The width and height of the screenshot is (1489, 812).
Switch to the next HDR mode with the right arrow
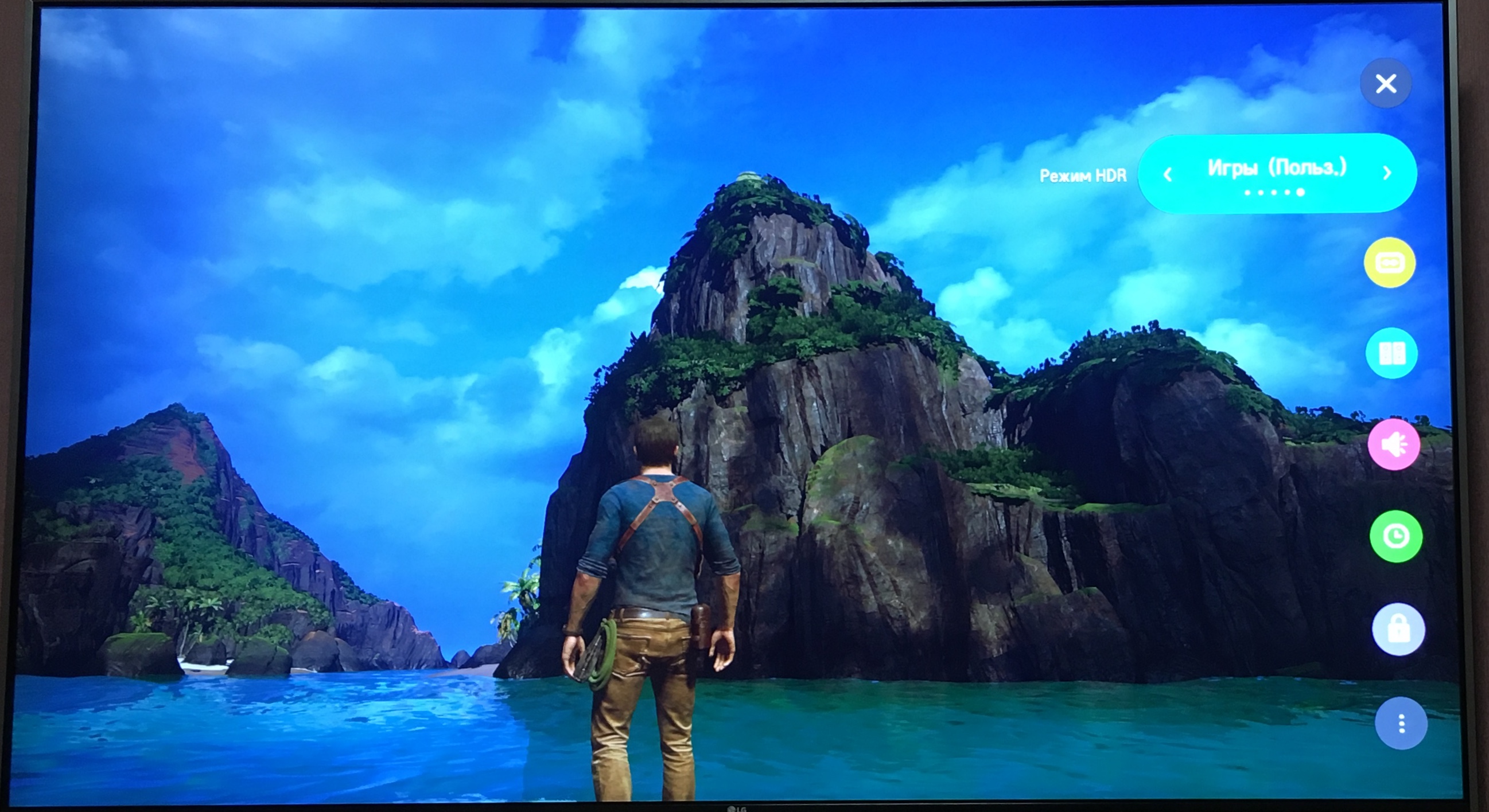pos(1387,173)
